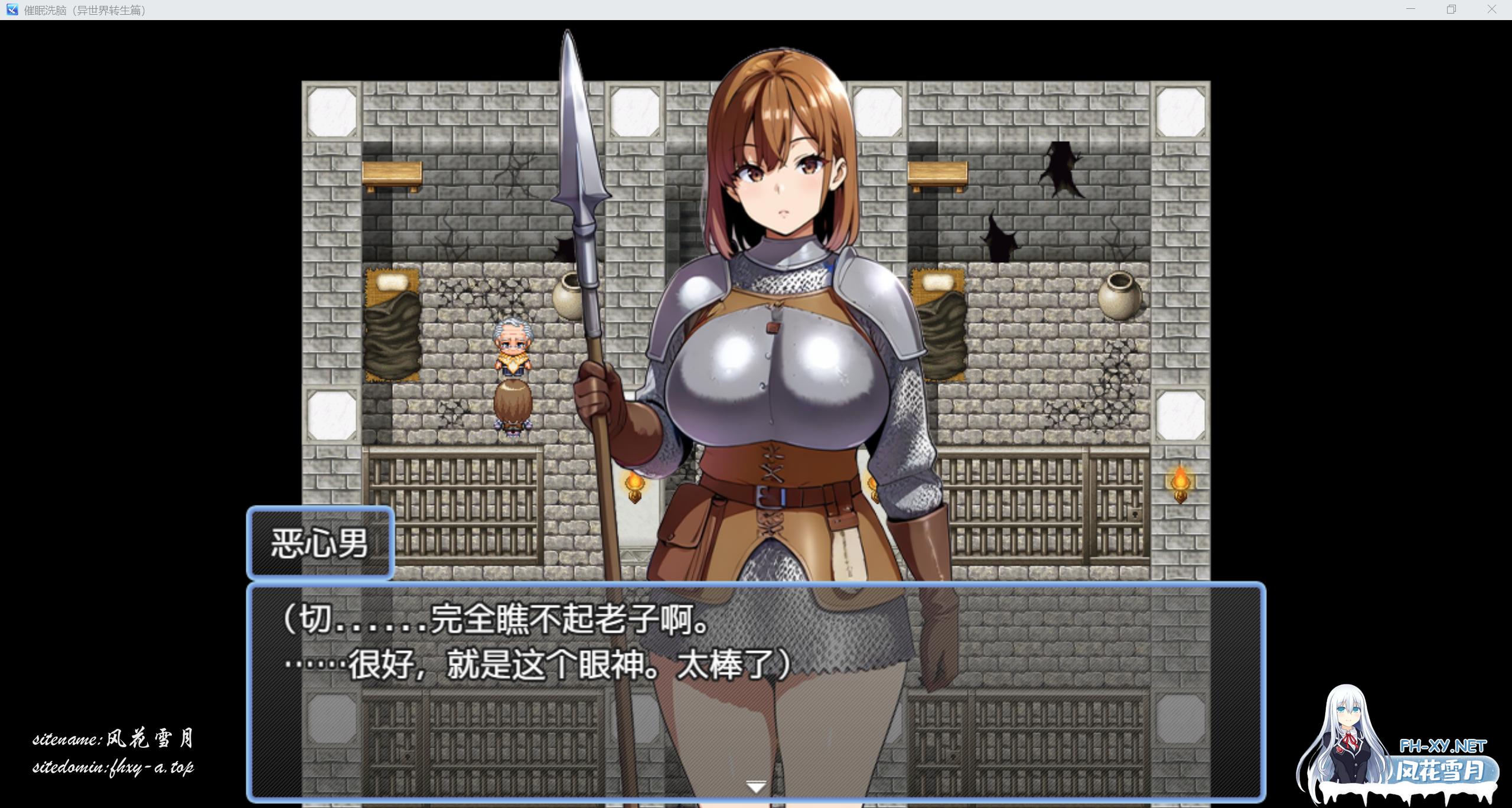Image resolution: width=1512 pixels, height=808 pixels.
Task: Click the game icon in the title bar
Action: [13, 9]
